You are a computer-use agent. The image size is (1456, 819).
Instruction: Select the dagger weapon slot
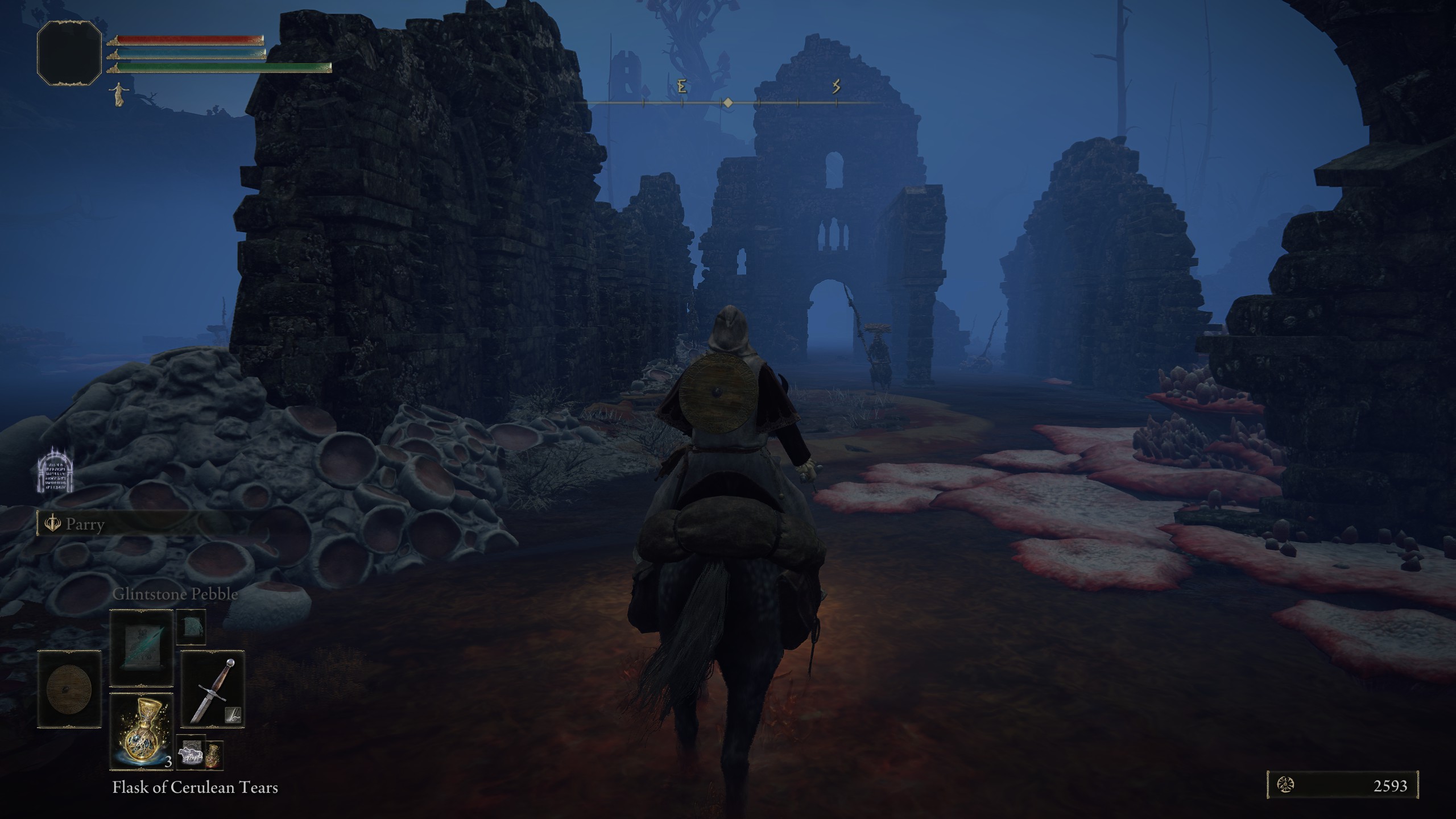click(x=213, y=689)
